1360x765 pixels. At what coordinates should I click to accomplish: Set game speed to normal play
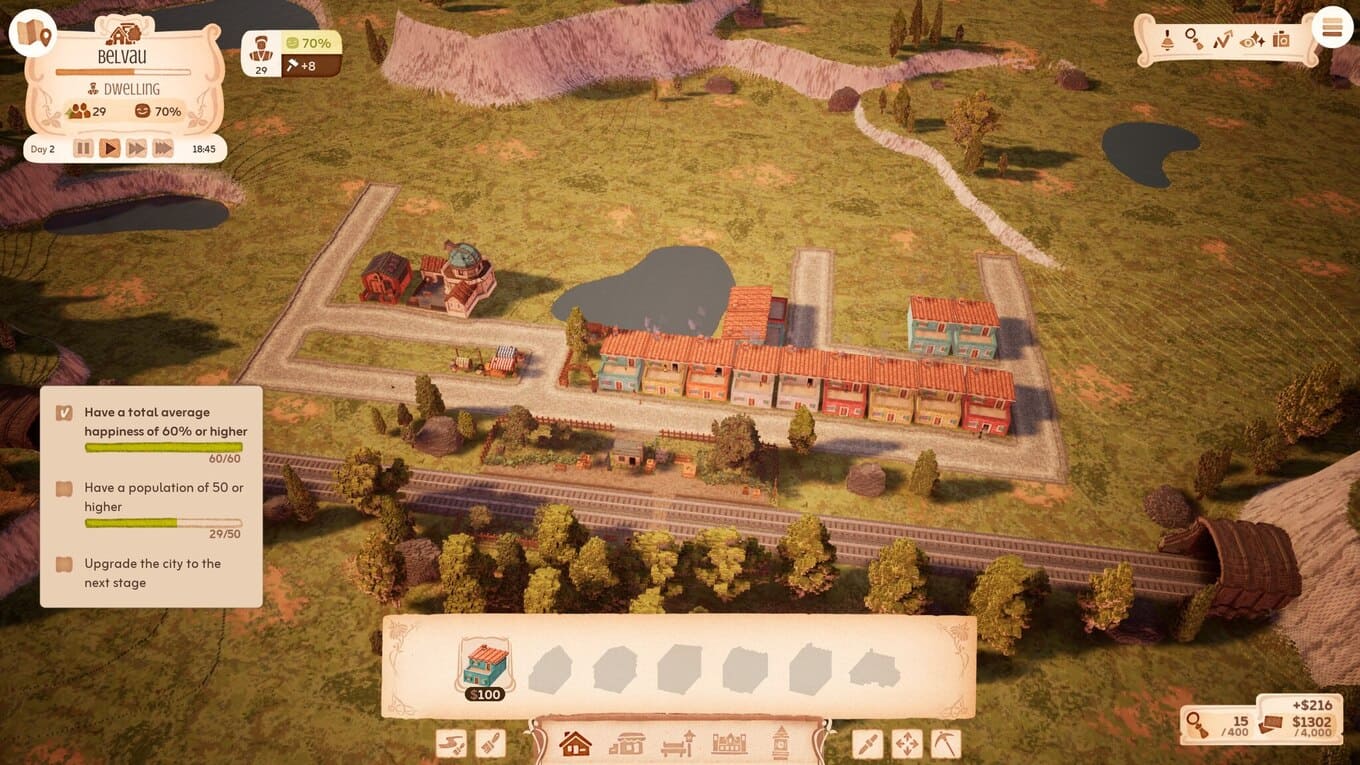110,149
